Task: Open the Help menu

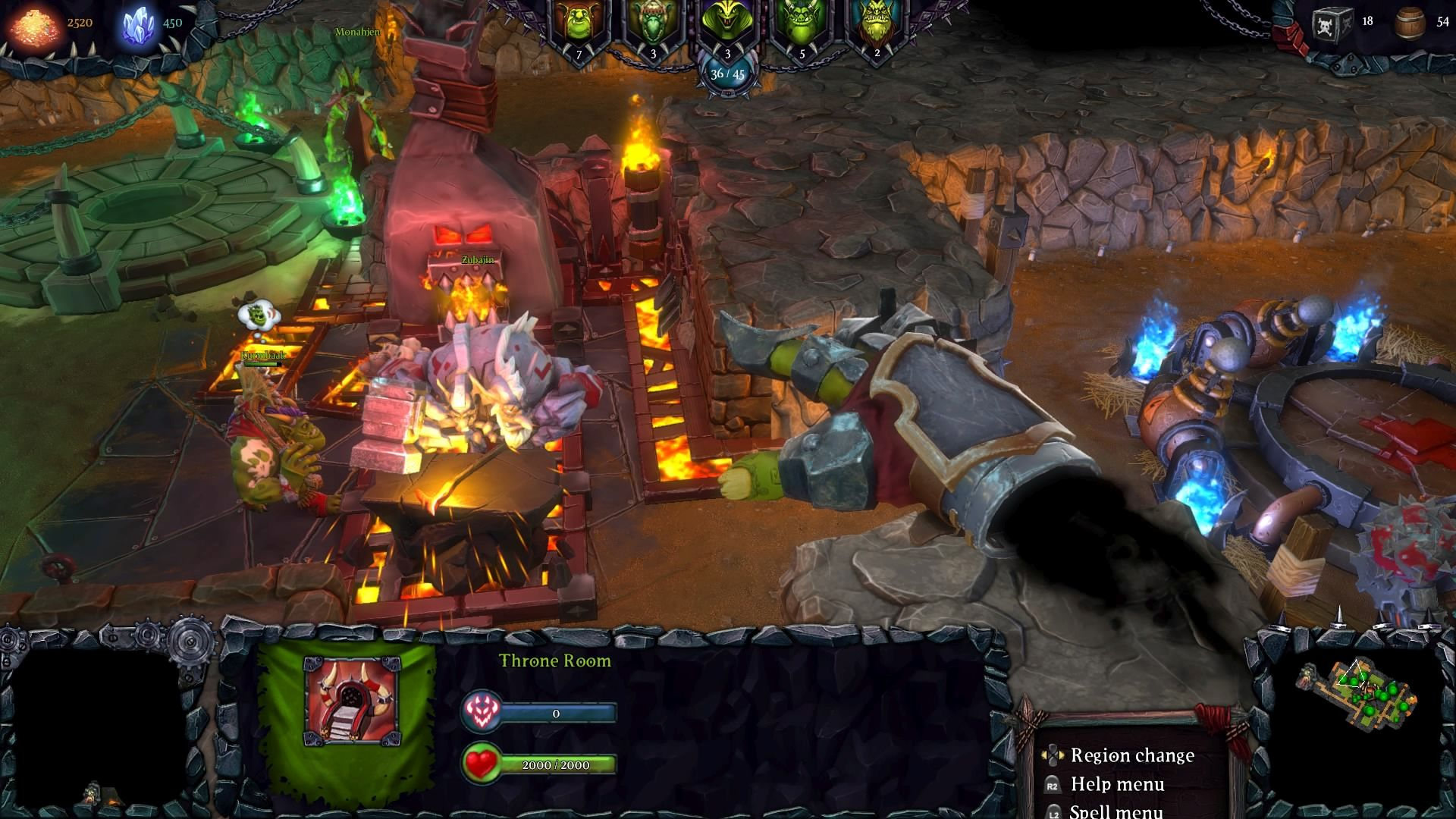Action: [x=1117, y=785]
